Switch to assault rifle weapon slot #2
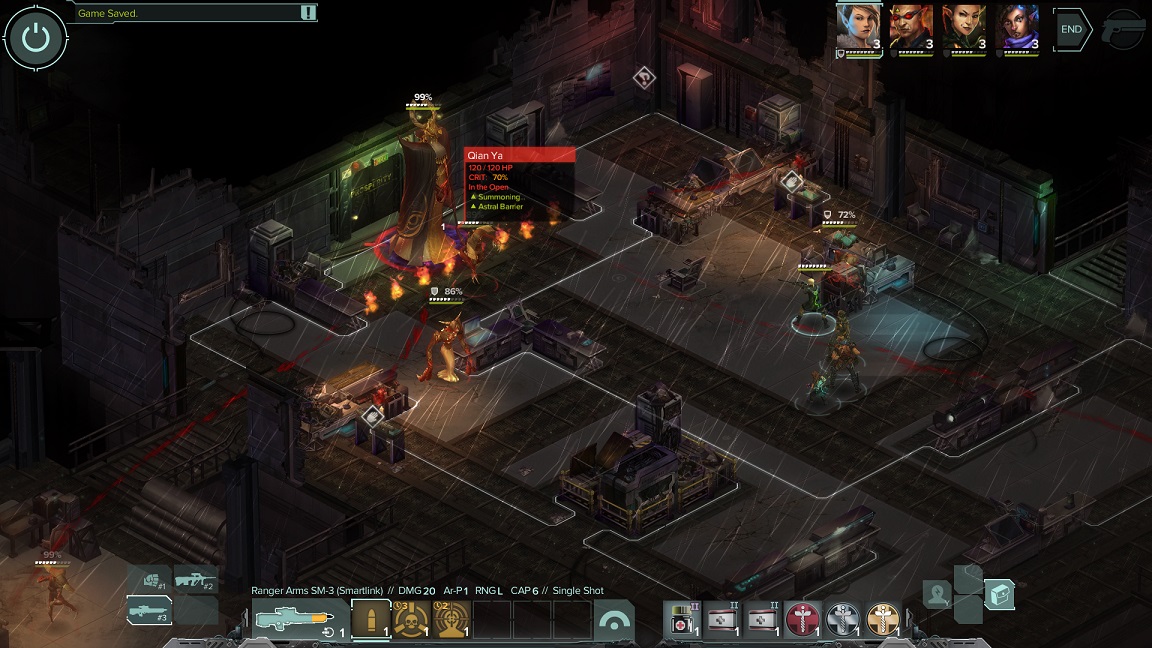The height and width of the screenshot is (648, 1152). pos(196,579)
